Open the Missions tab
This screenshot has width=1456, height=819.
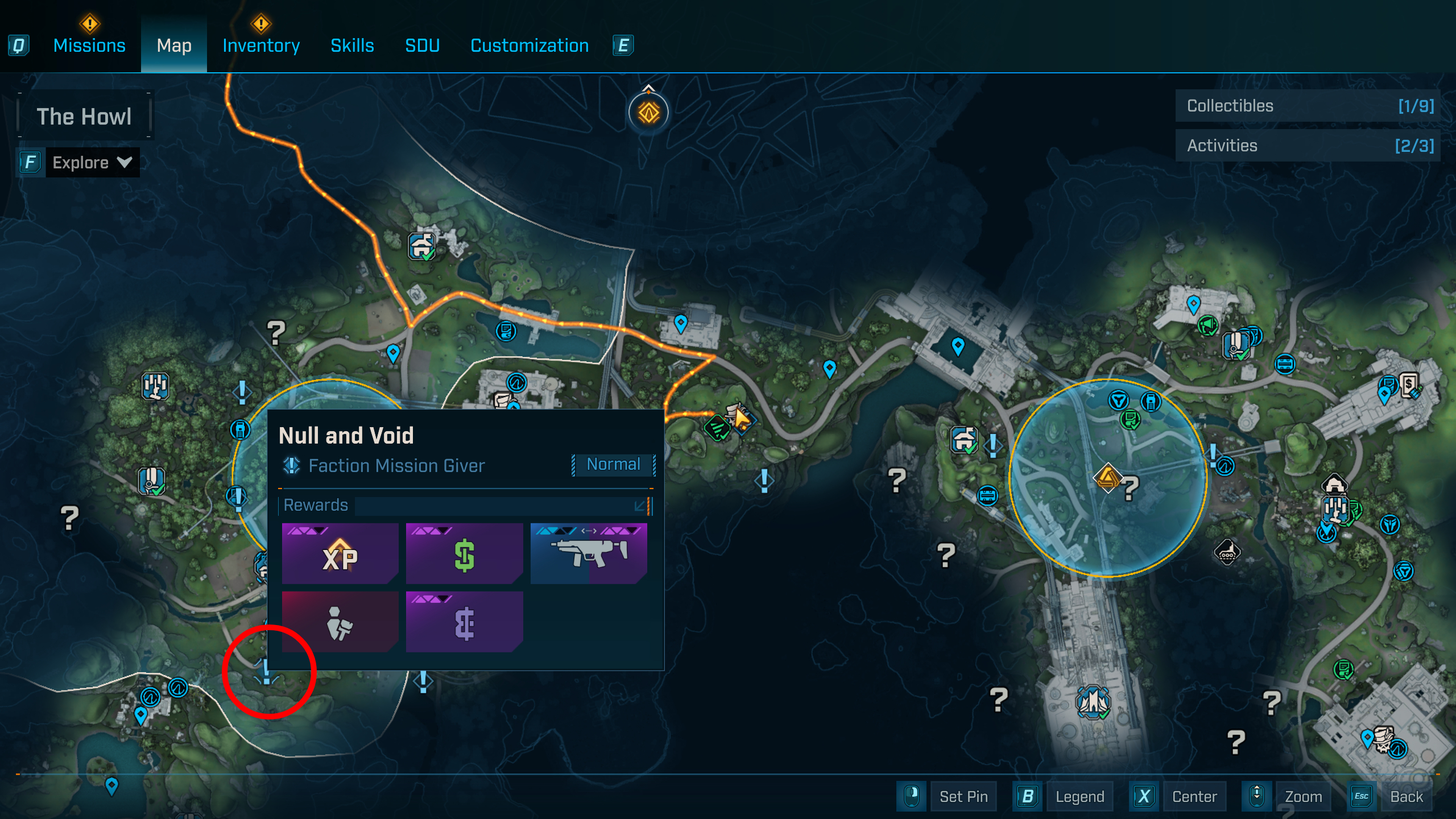click(x=89, y=45)
